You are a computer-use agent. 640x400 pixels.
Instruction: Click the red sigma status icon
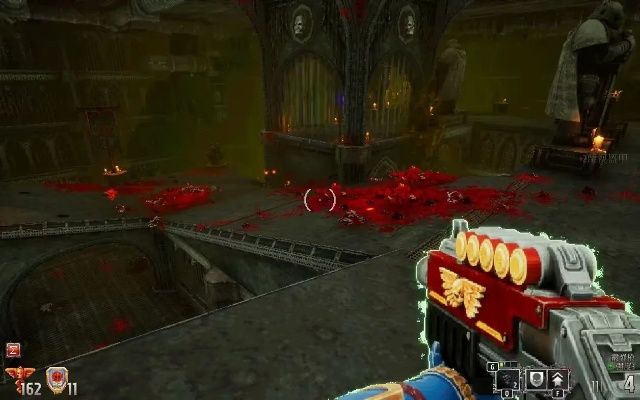click(14, 349)
